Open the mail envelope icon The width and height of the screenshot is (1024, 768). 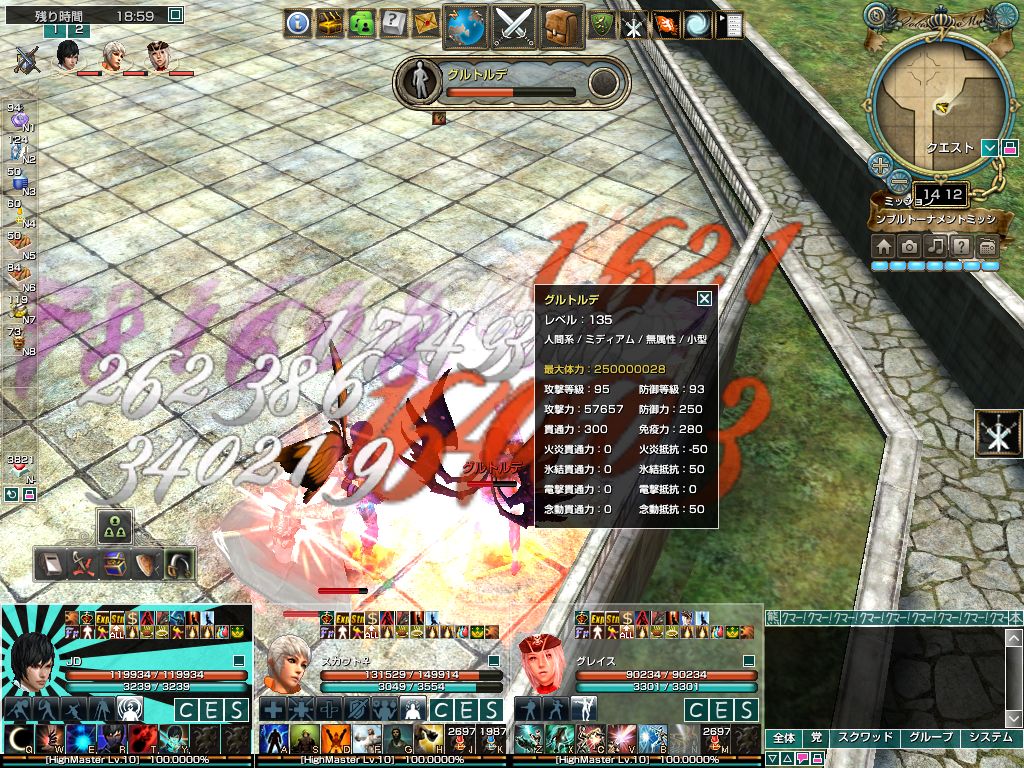tap(425, 22)
